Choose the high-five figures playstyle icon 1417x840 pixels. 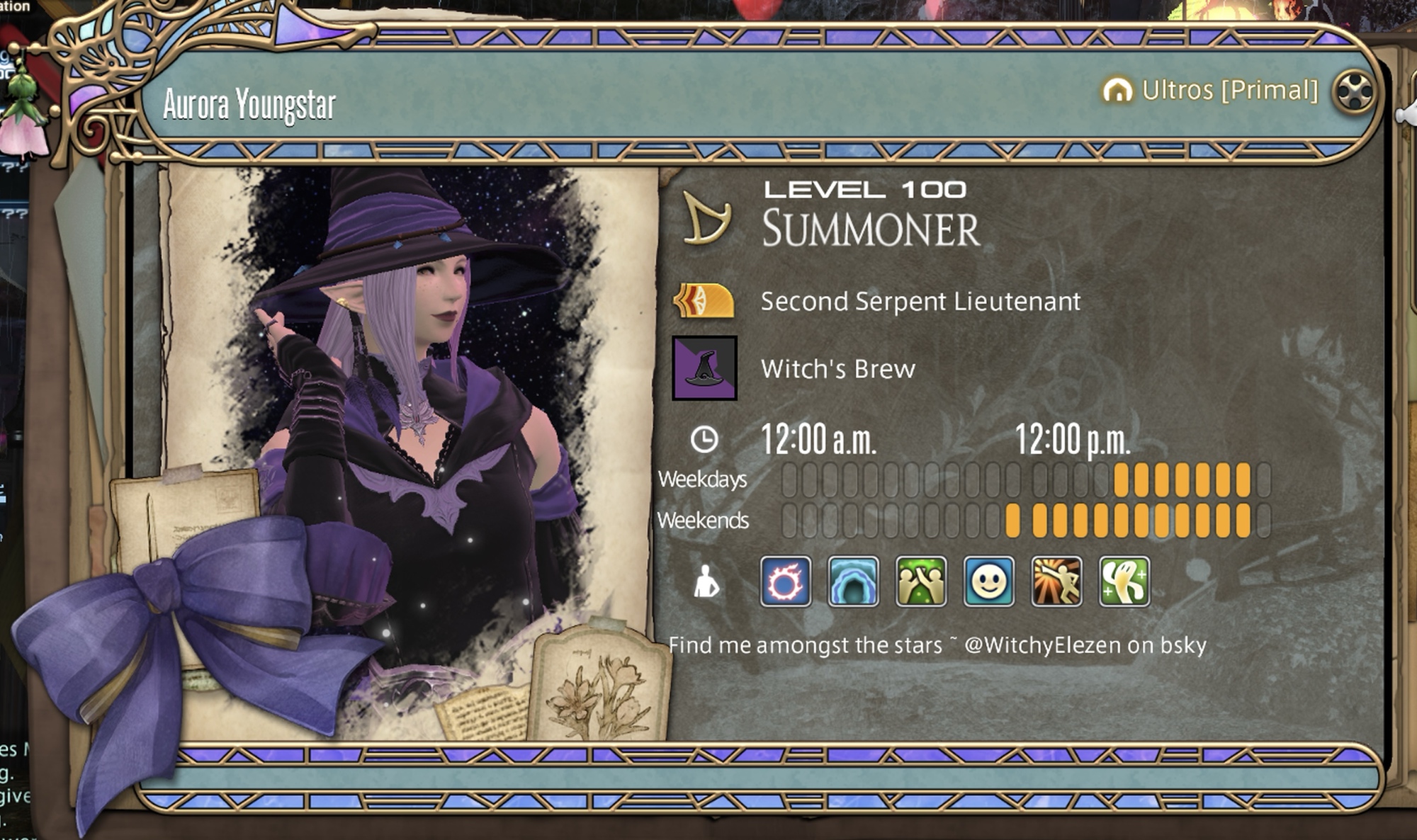click(920, 581)
